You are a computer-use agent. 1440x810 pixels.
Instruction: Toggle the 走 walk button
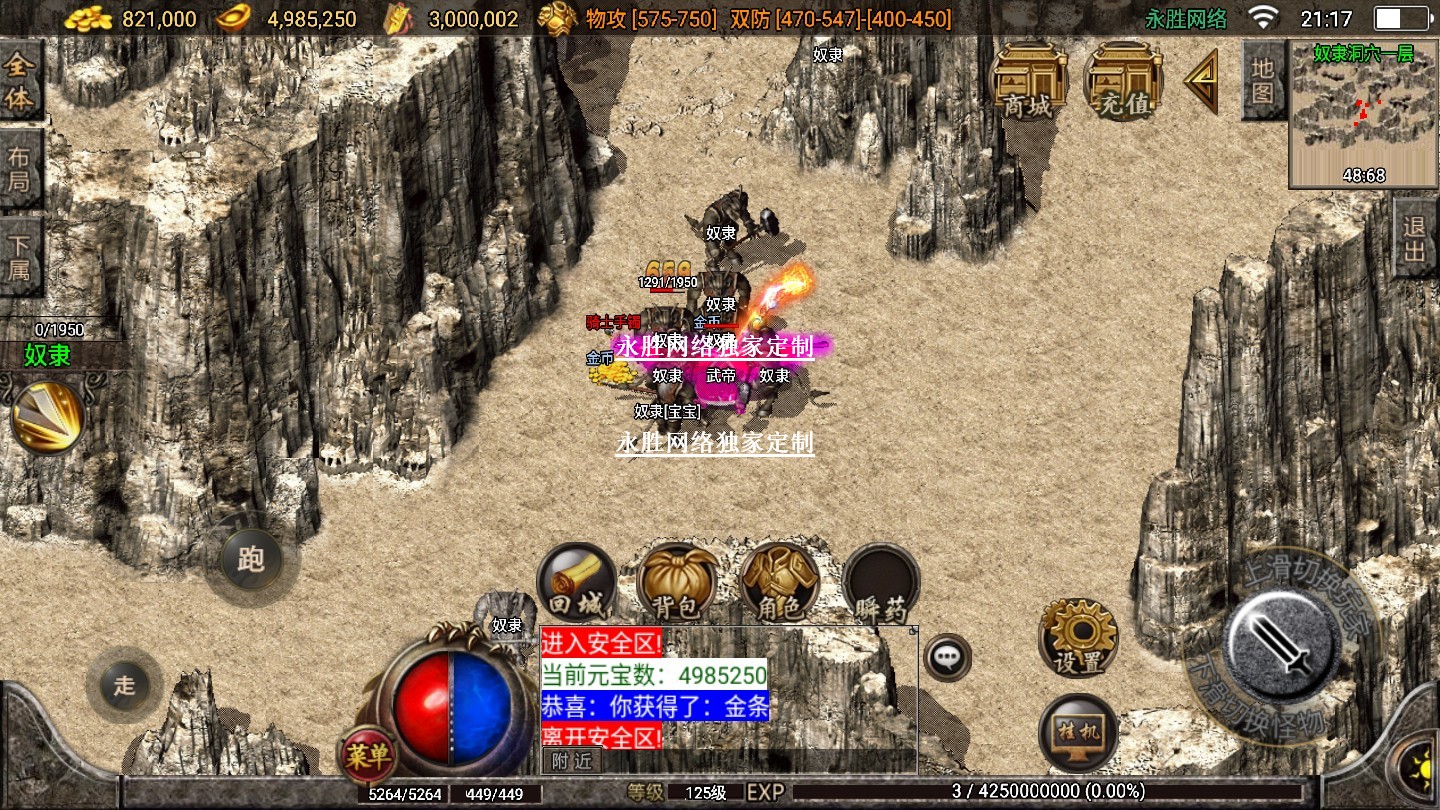[124, 685]
